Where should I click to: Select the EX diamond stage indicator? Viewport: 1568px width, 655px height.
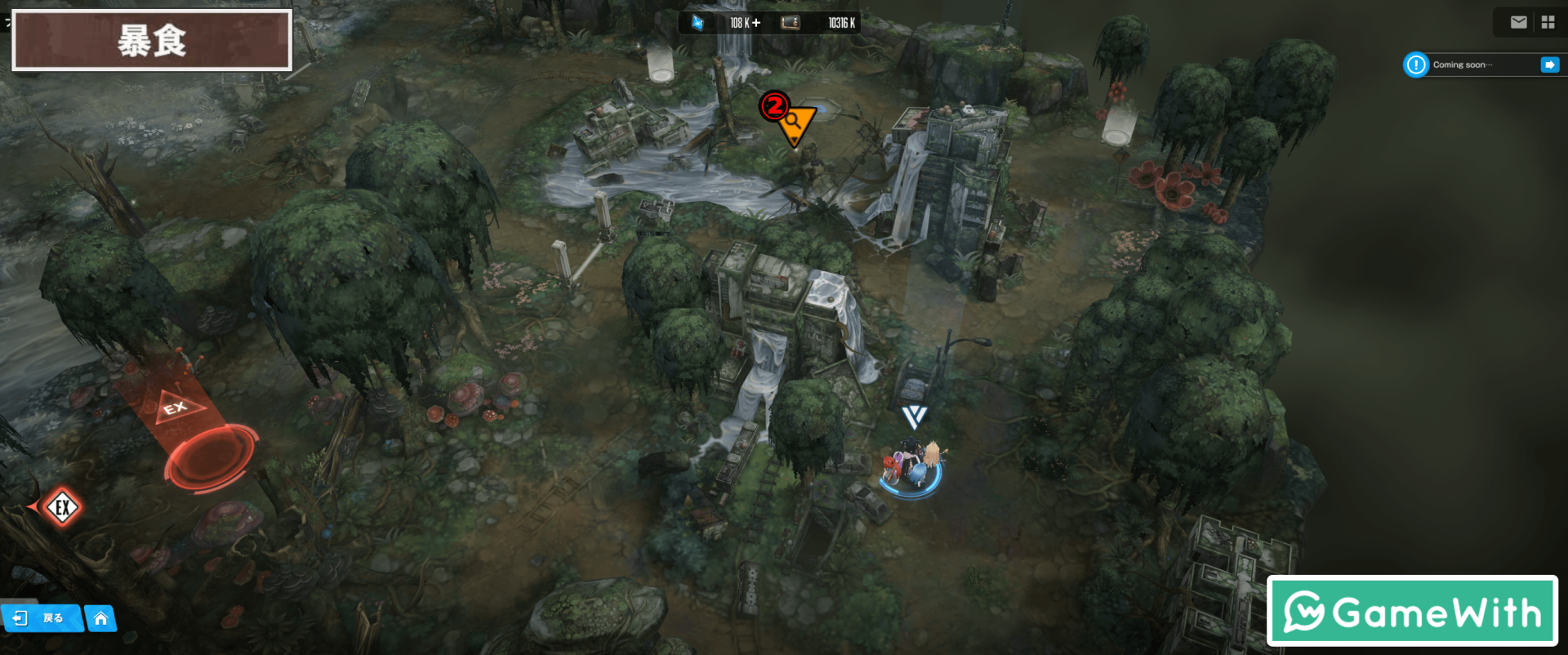[x=62, y=507]
